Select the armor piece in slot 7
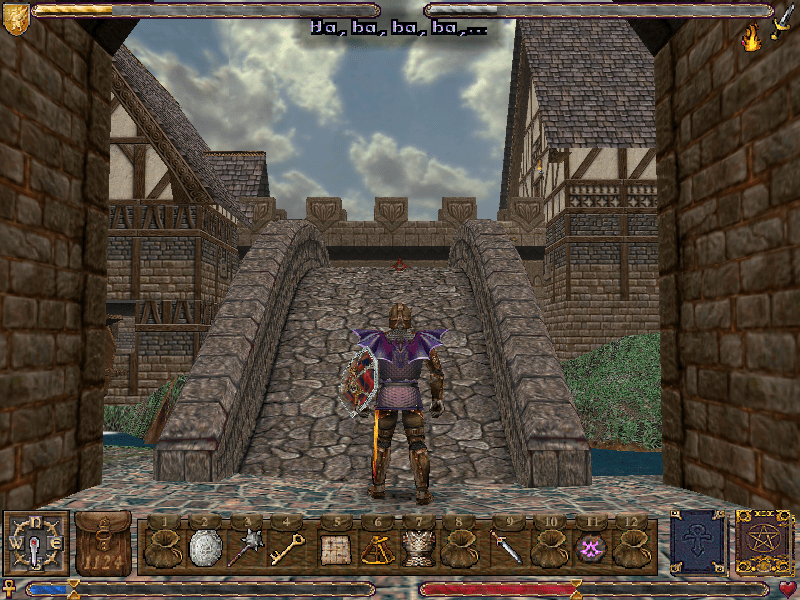This screenshot has height=600, width=800. click(x=418, y=548)
